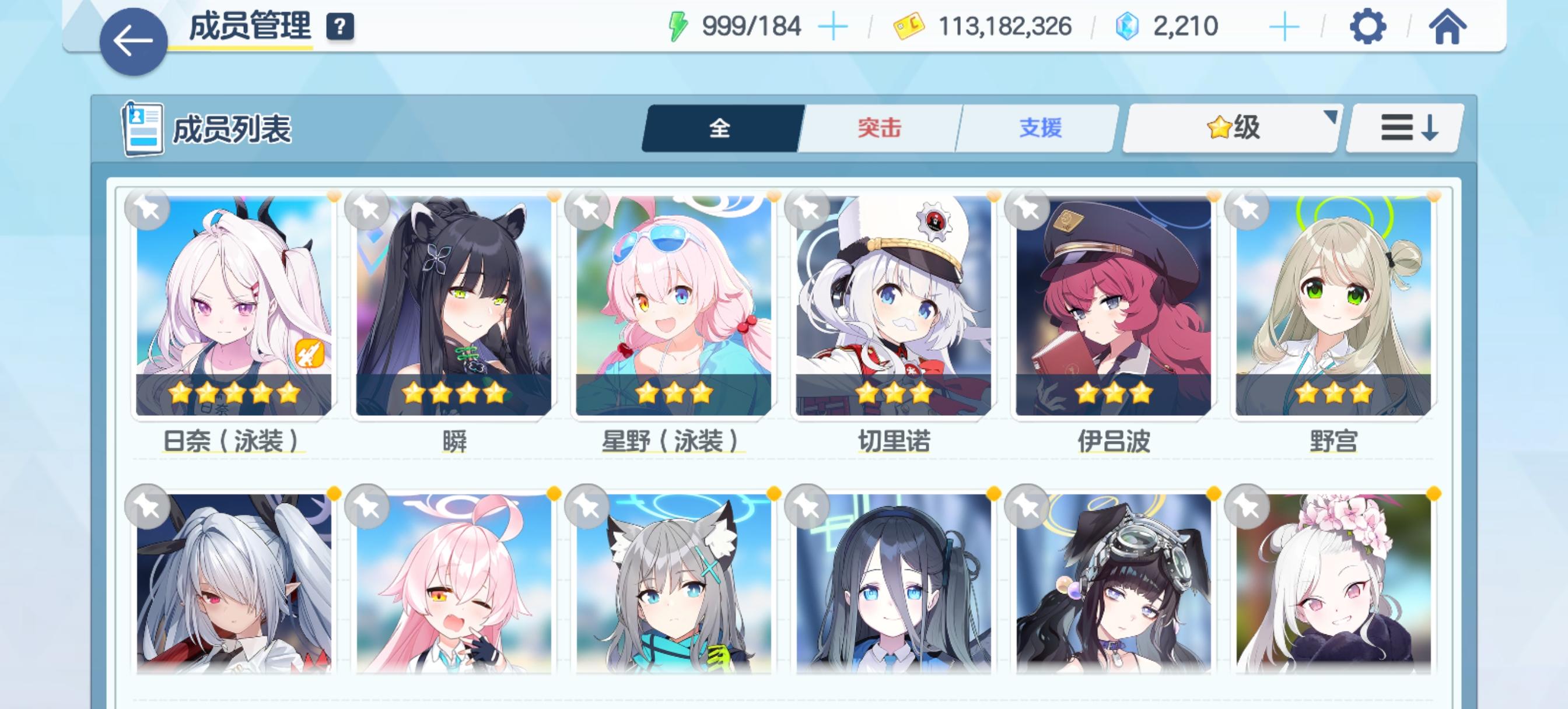Select the 全 tab to show all members
The width and height of the screenshot is (1568, 709).
pyautogui.click(x=719, y=128)
